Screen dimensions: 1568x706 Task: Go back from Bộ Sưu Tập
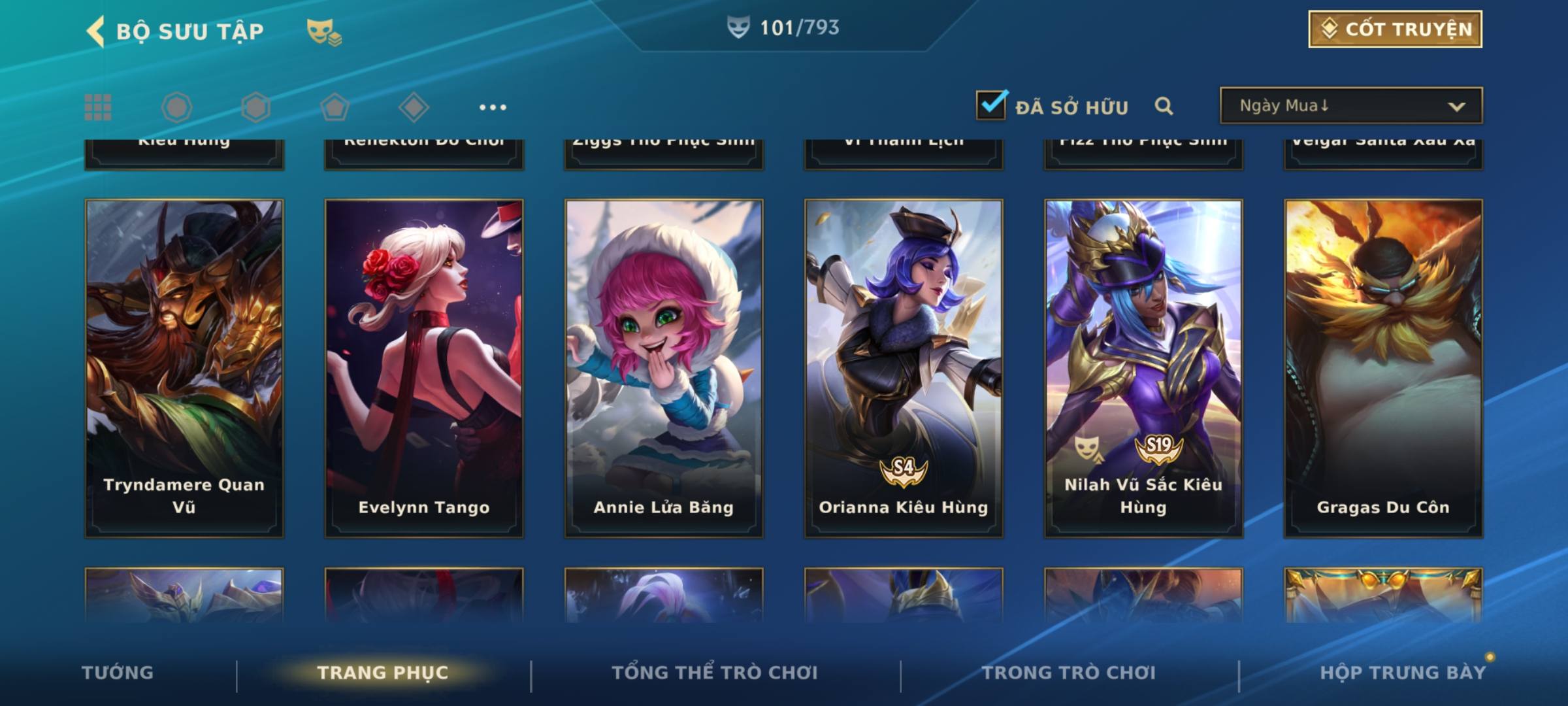click(x=96, y=31)
